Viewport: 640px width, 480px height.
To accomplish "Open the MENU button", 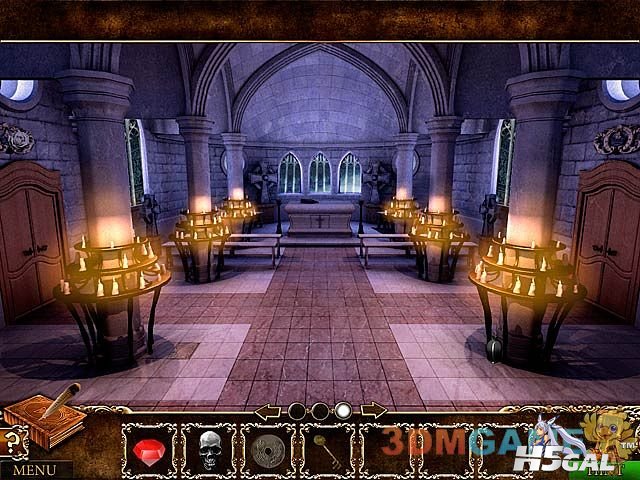I will (x=35, y=468).
